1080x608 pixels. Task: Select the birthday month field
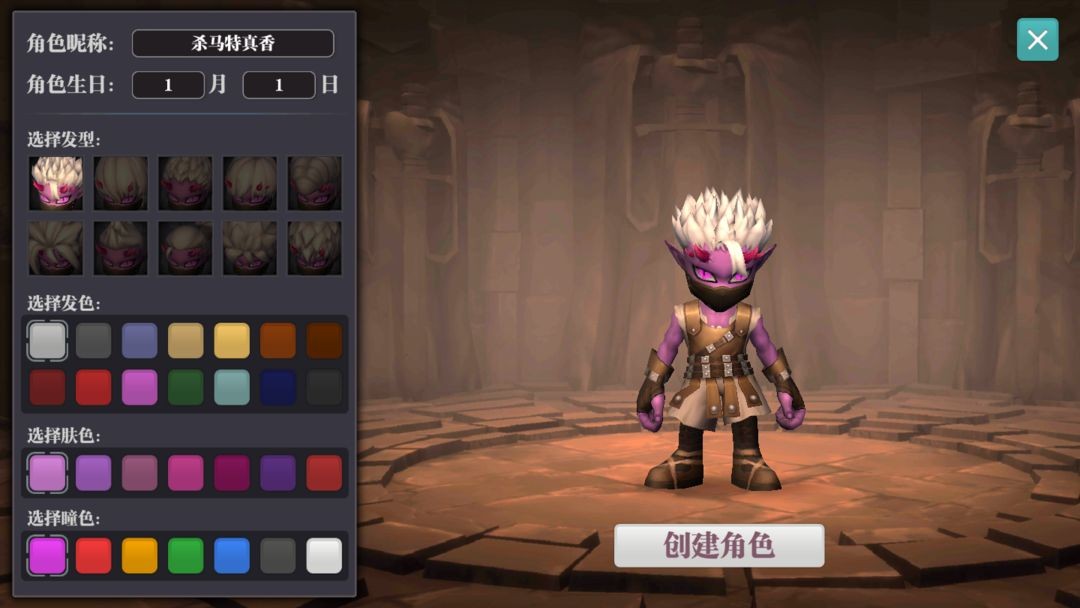[168, 85]
